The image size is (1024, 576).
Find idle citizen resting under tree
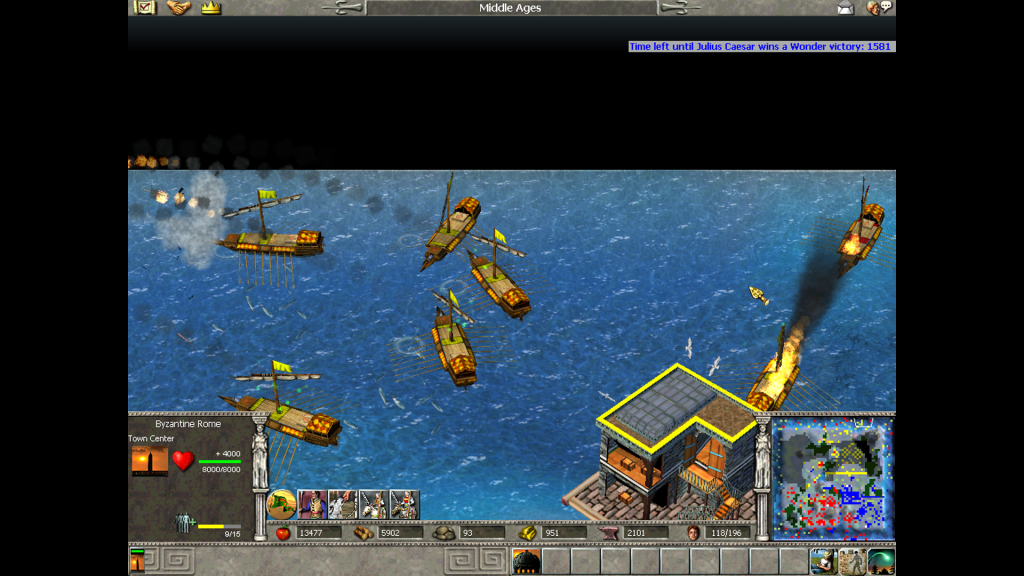pyautogui.click(x=823, y=561)
